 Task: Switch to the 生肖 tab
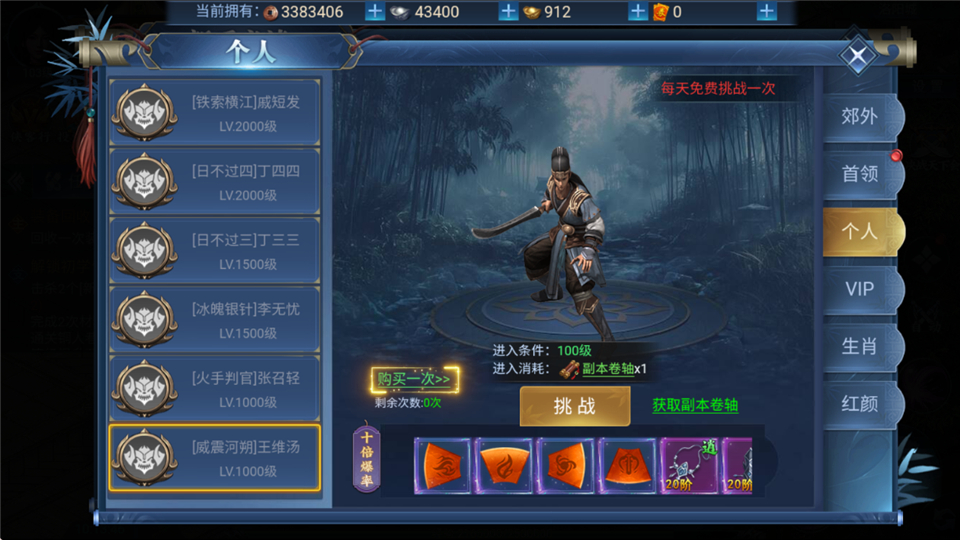(x=860, y=346)
